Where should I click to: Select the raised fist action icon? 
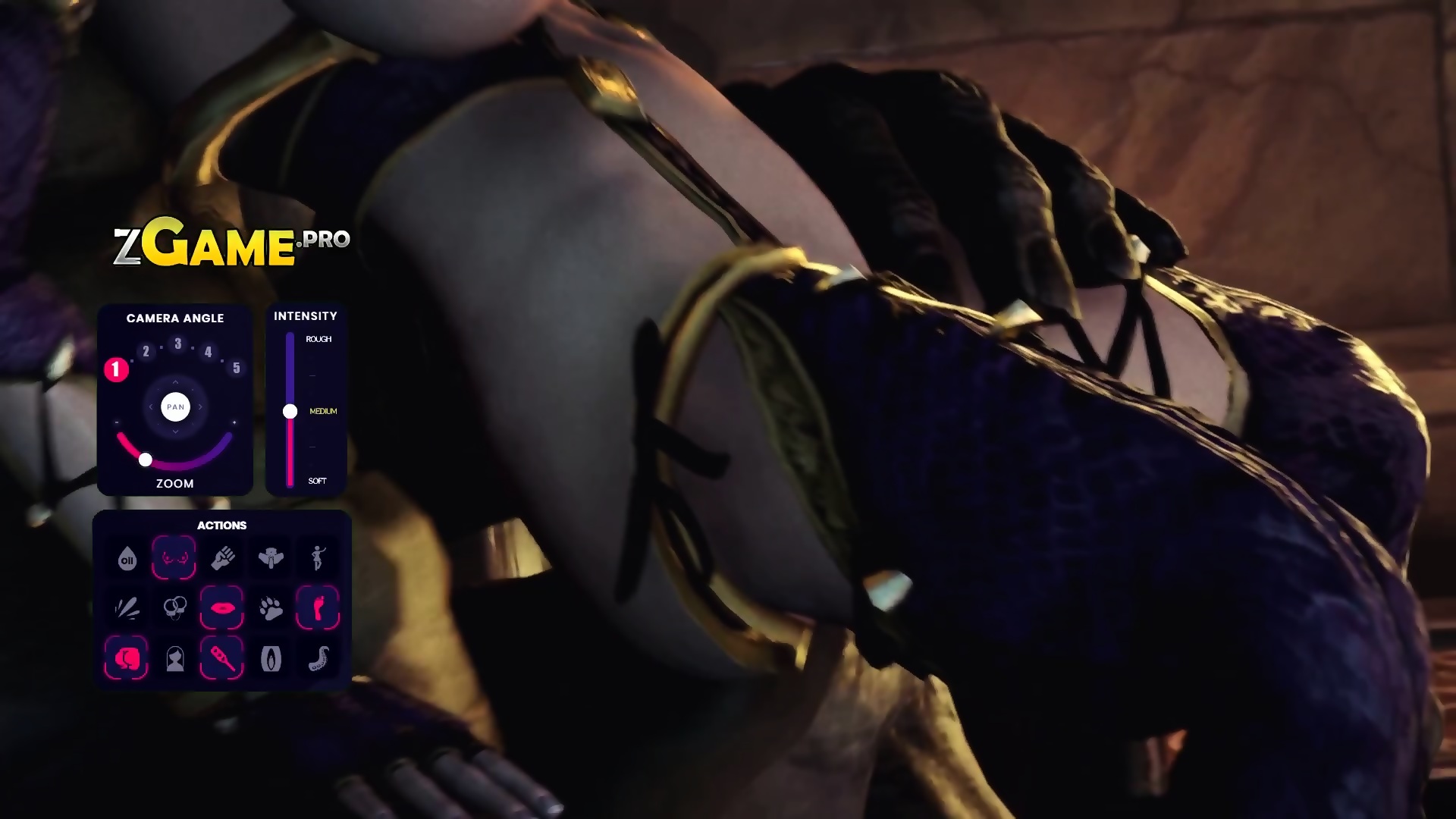pyautogui.click(x=223, y=558)
